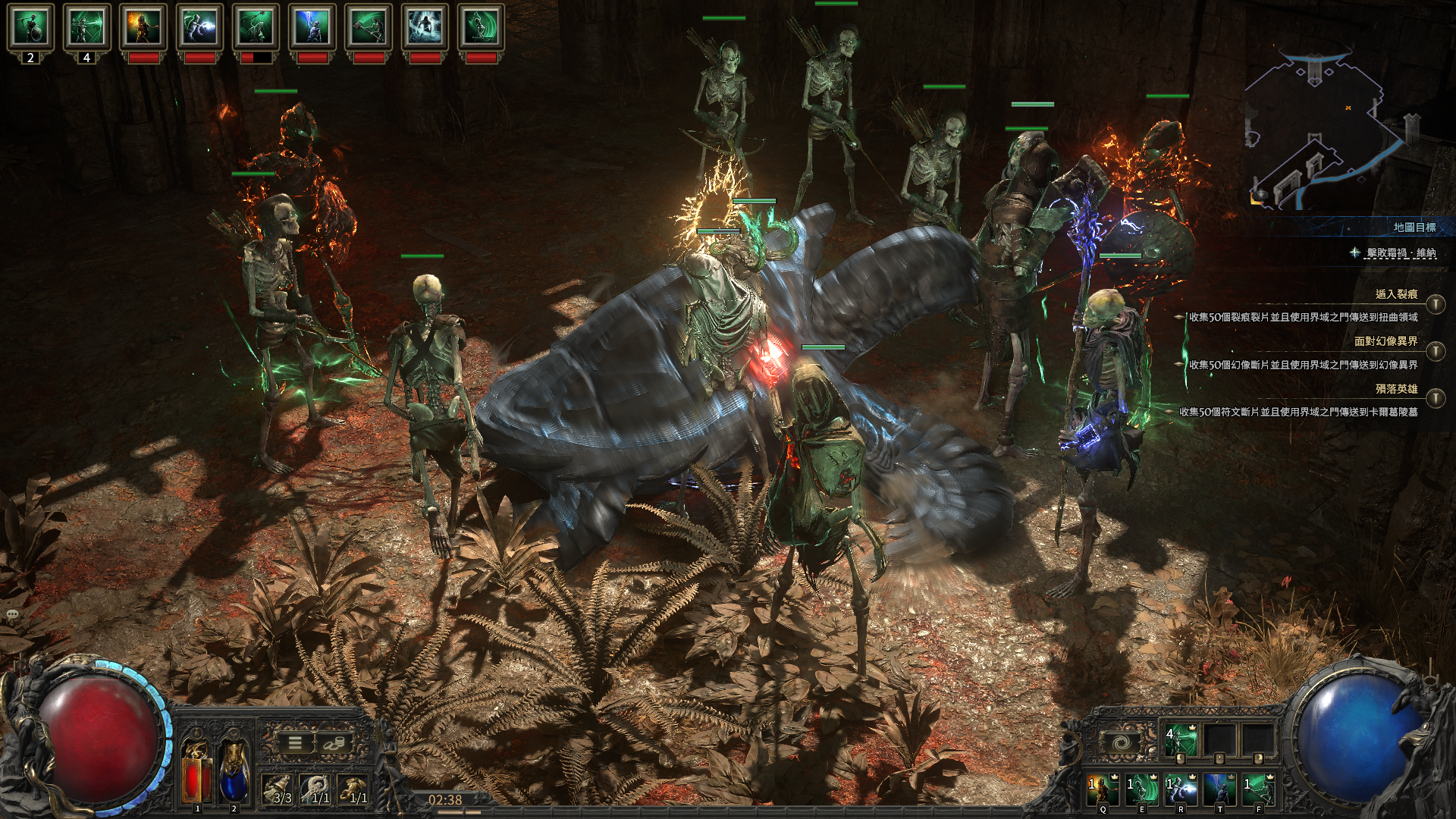
Task: Click the swirl portal button
Action: (x=1125, y=742)
